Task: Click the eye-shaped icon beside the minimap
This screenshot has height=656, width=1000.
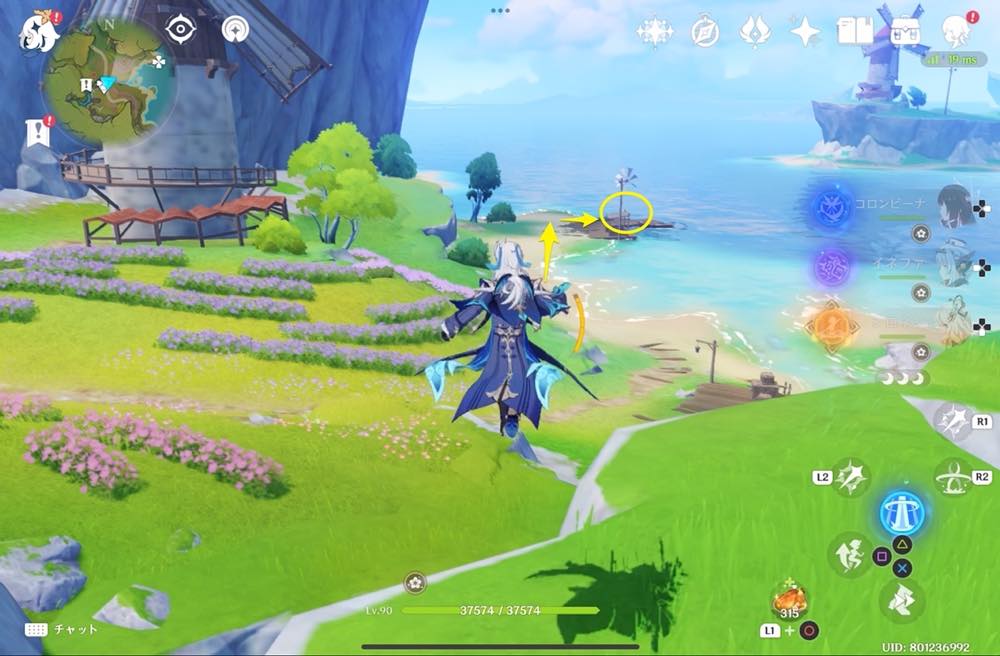Action: click(x=180, y=30)
